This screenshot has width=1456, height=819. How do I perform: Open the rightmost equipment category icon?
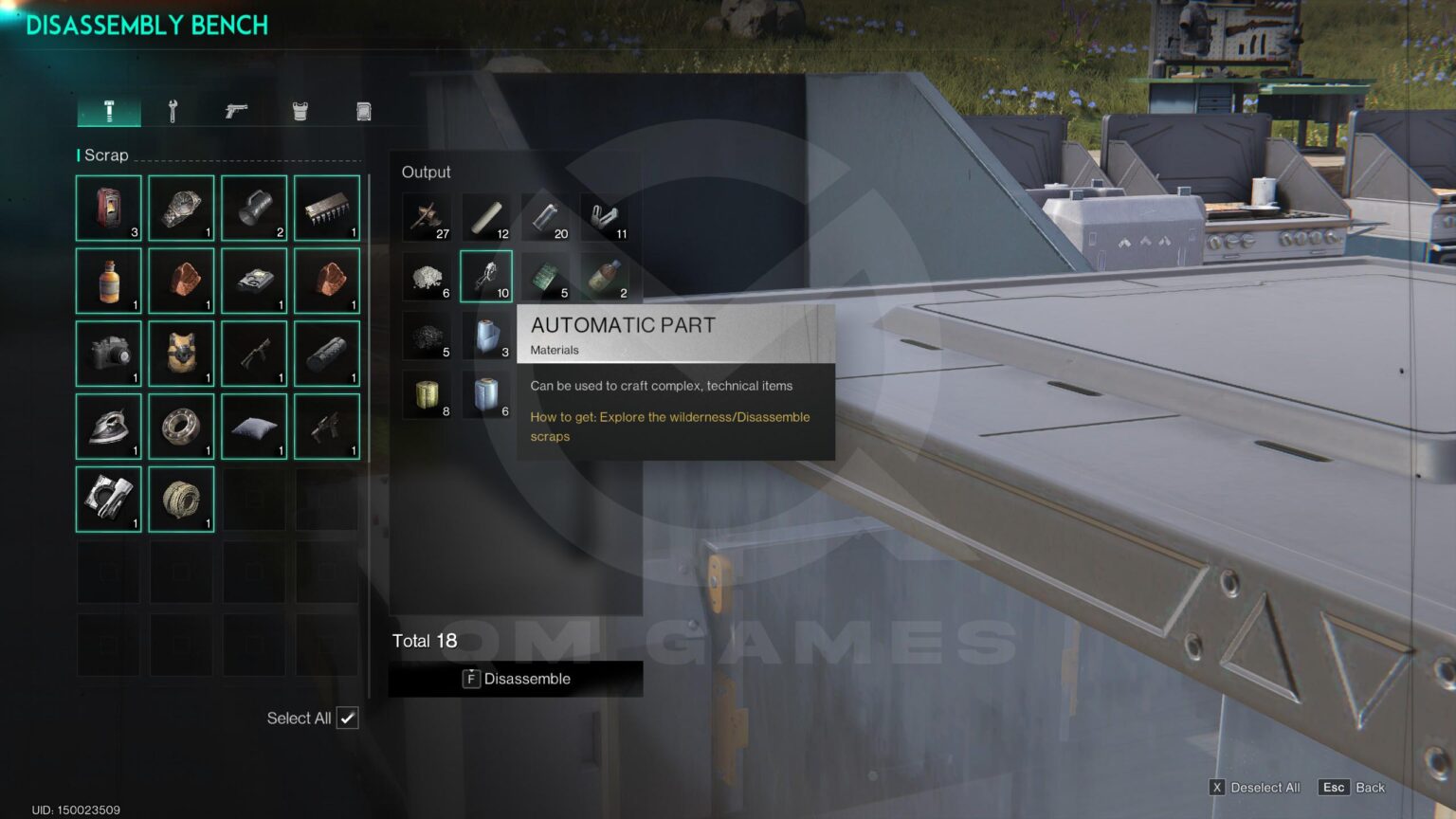pos(361,109)
